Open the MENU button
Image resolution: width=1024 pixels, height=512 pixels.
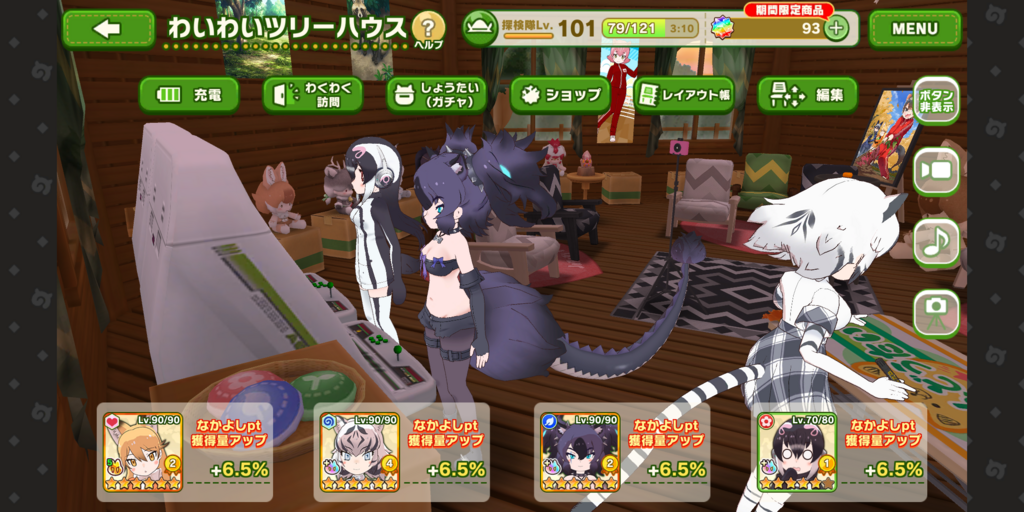[x=914, y=29]
